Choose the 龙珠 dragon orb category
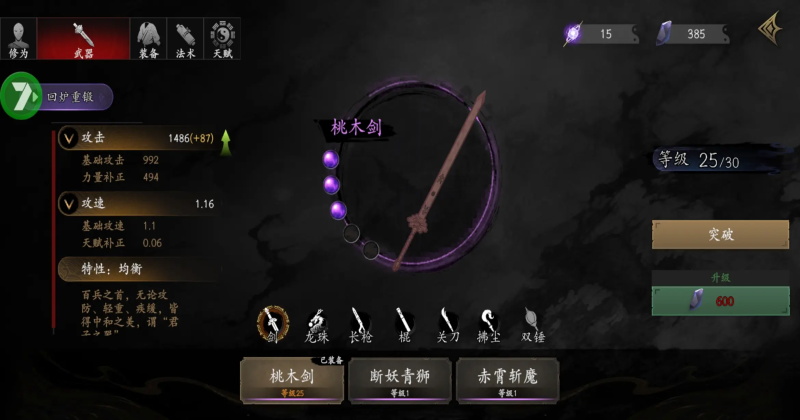Image resolution: width=800 pixels, height=420 pixels. (x=317, y=323)
